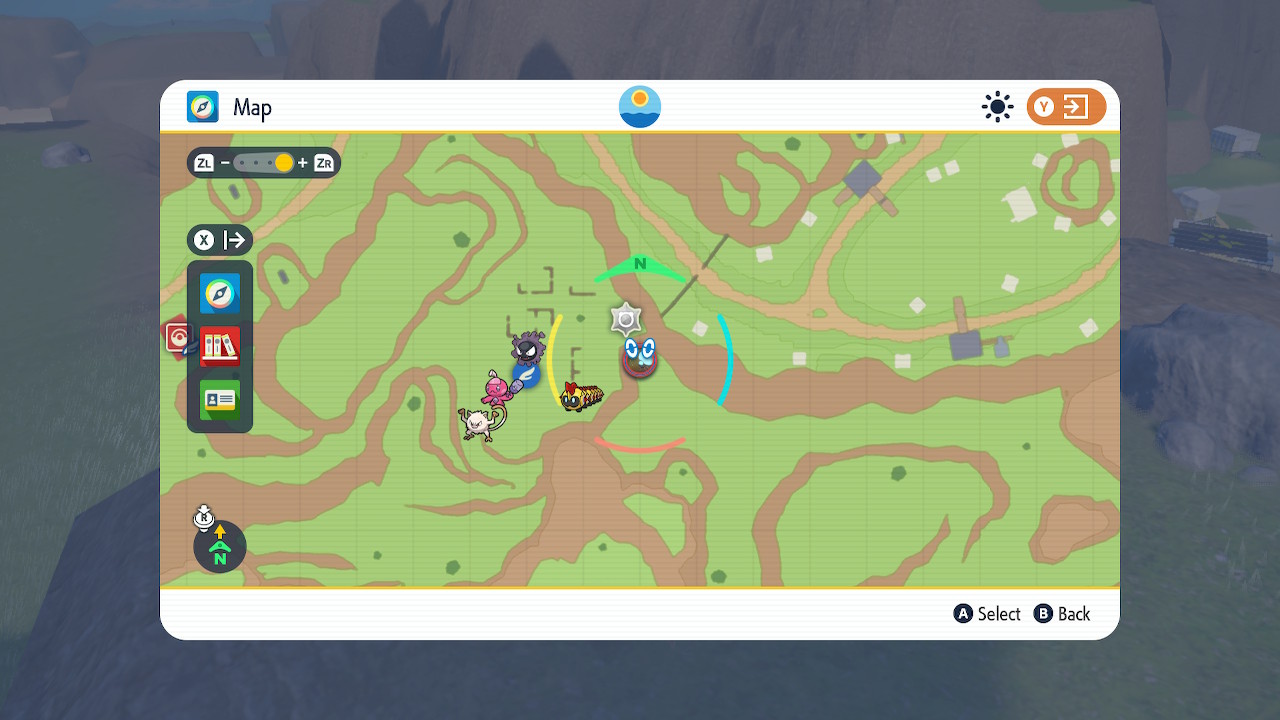Select Mankey's icon on the map
This screenshot has height=720, width=1280.
pyautogui.click(x=477, y=424)
